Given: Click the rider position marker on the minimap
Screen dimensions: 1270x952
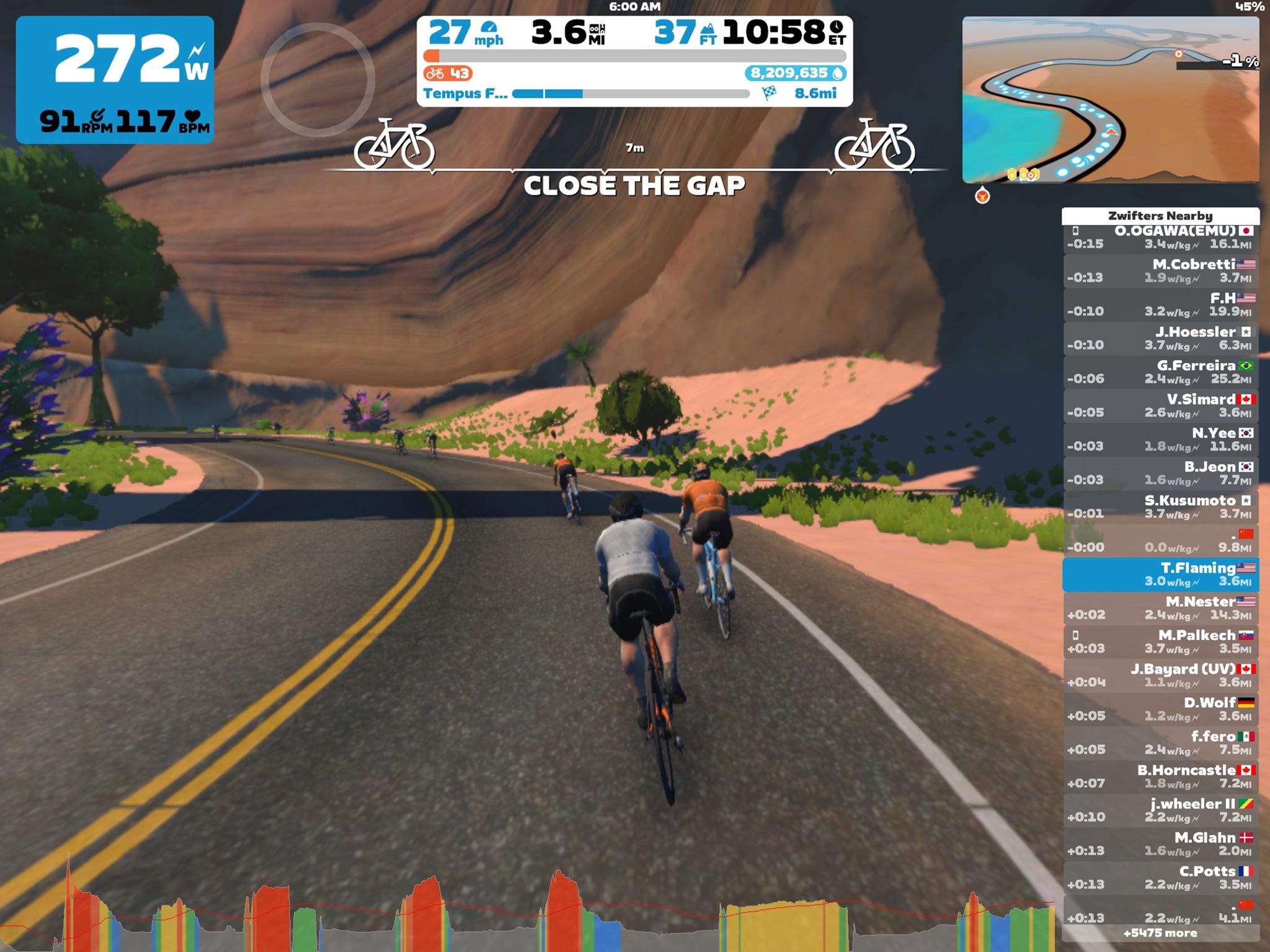Looking at the screenshot, I should [1112, 132].
